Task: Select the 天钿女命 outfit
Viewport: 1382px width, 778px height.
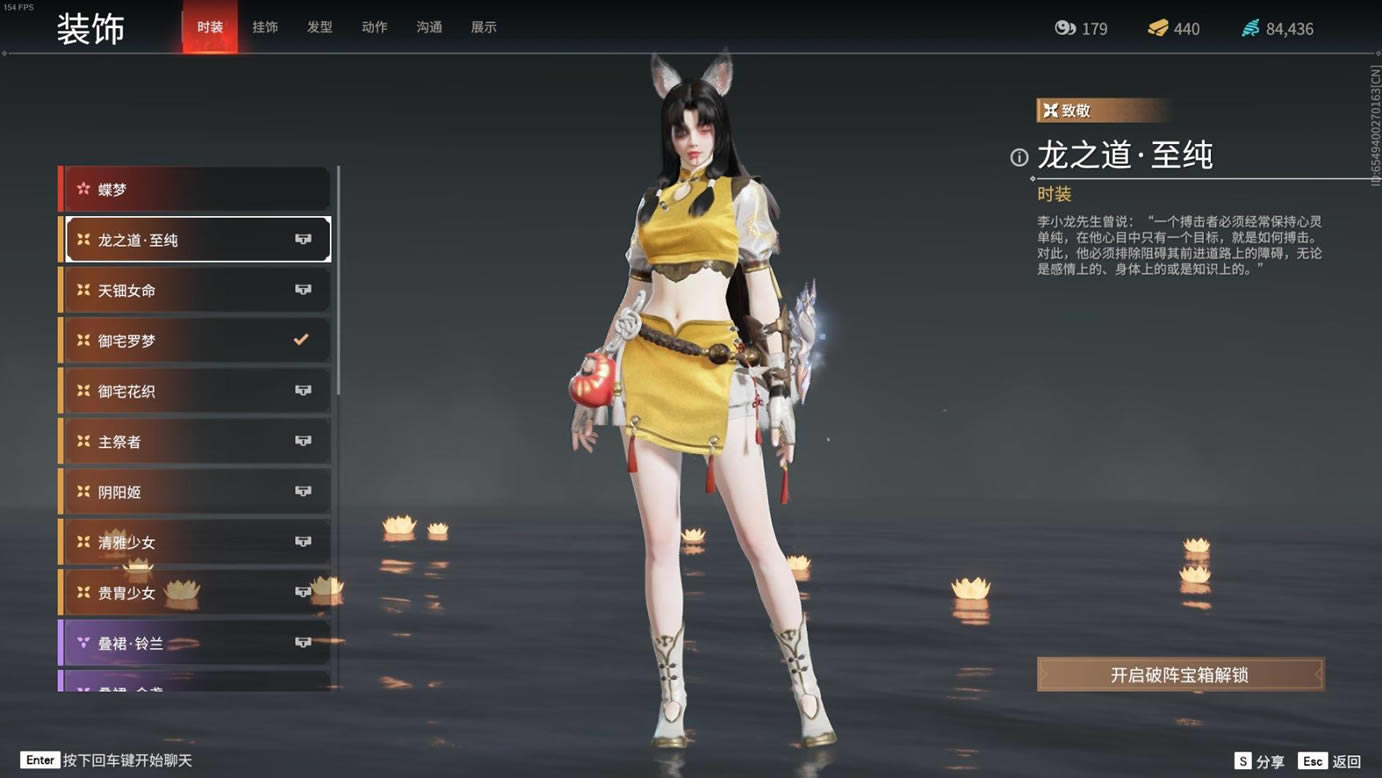Action: click(x=196, y=290)
